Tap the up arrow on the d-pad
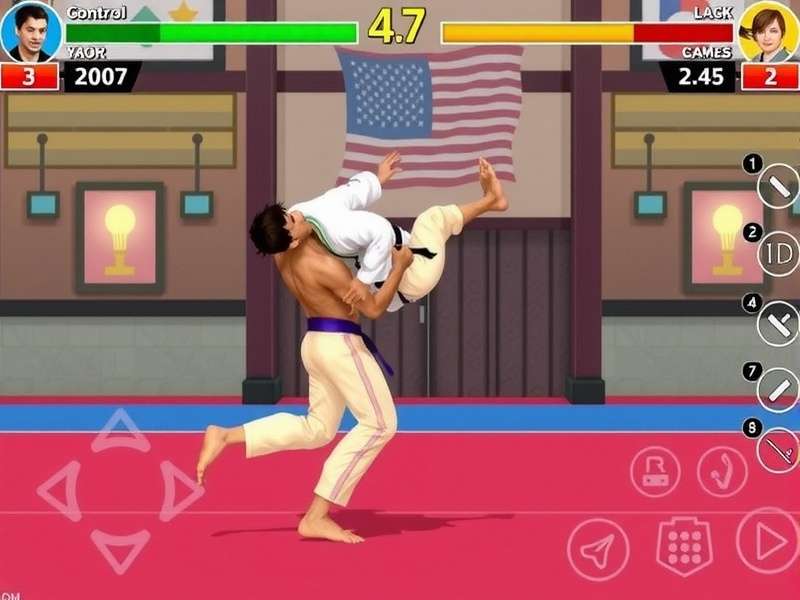The height and width of the screenshot is (600, 800). tap(121, 430)
